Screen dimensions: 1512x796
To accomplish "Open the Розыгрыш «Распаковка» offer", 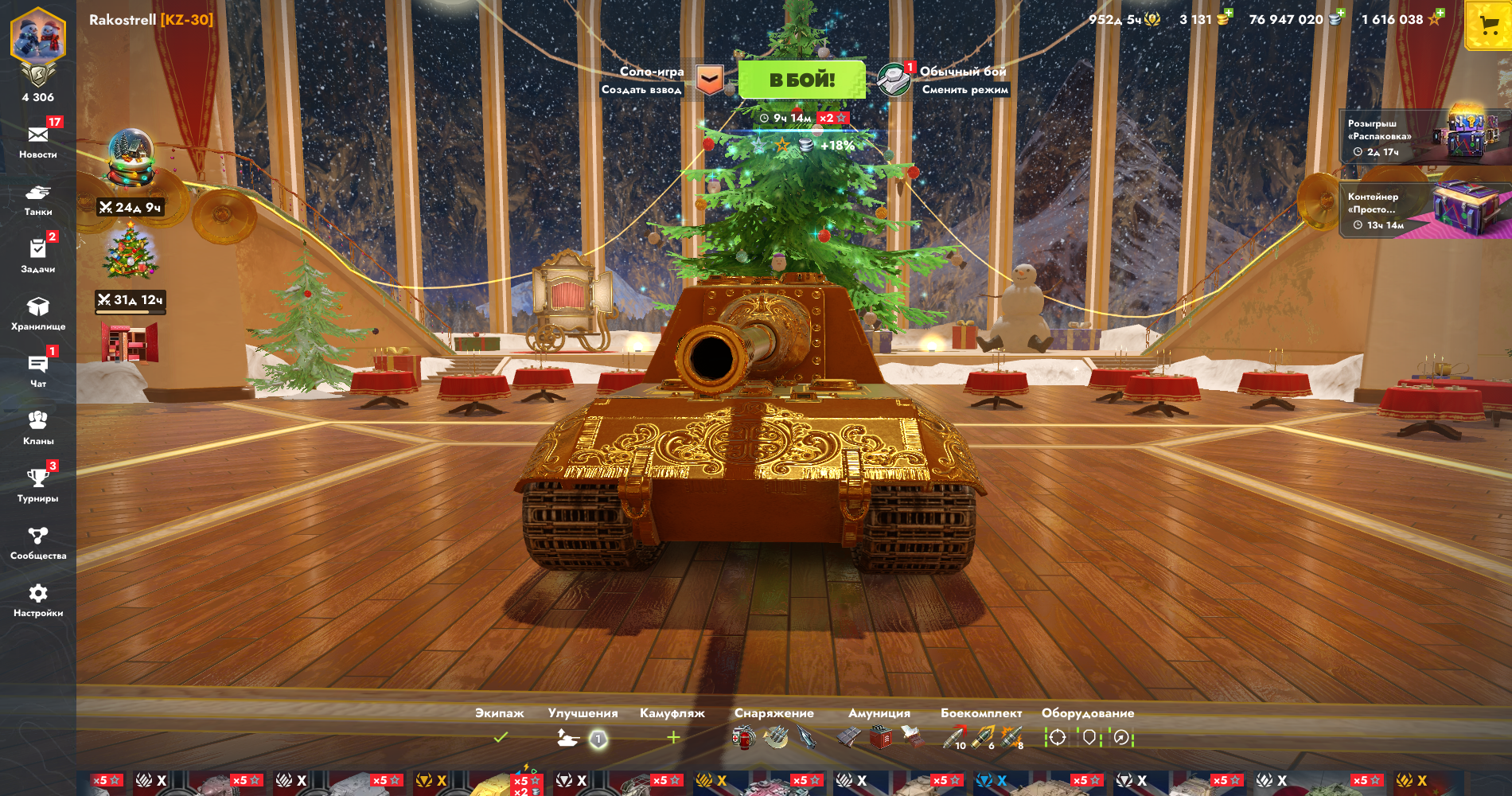I will point(1424,137).
